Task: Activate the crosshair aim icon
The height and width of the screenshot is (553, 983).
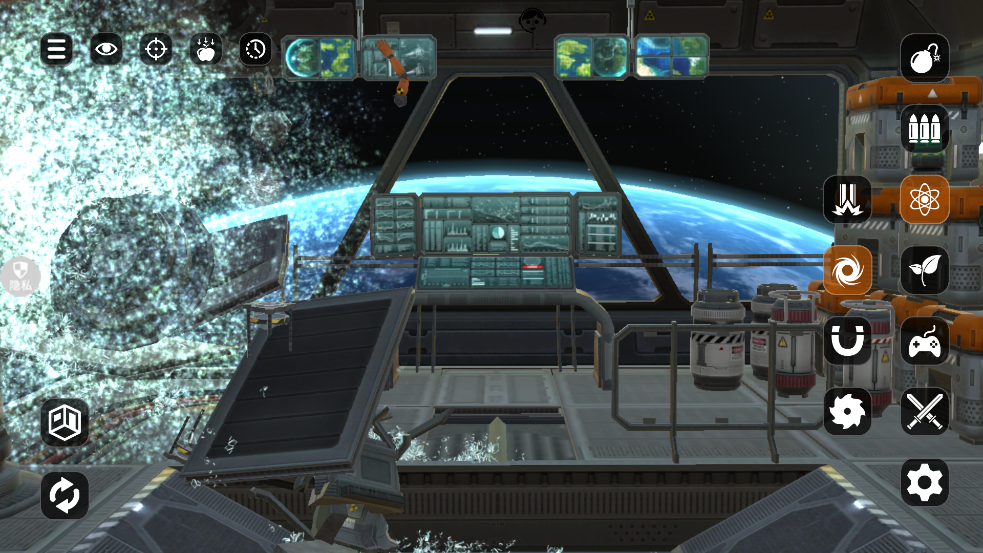Action: click(156, 48)
